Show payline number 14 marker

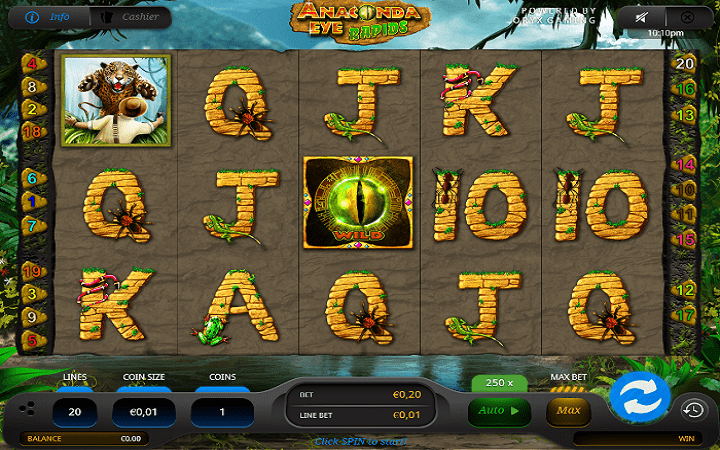[686, 164]
